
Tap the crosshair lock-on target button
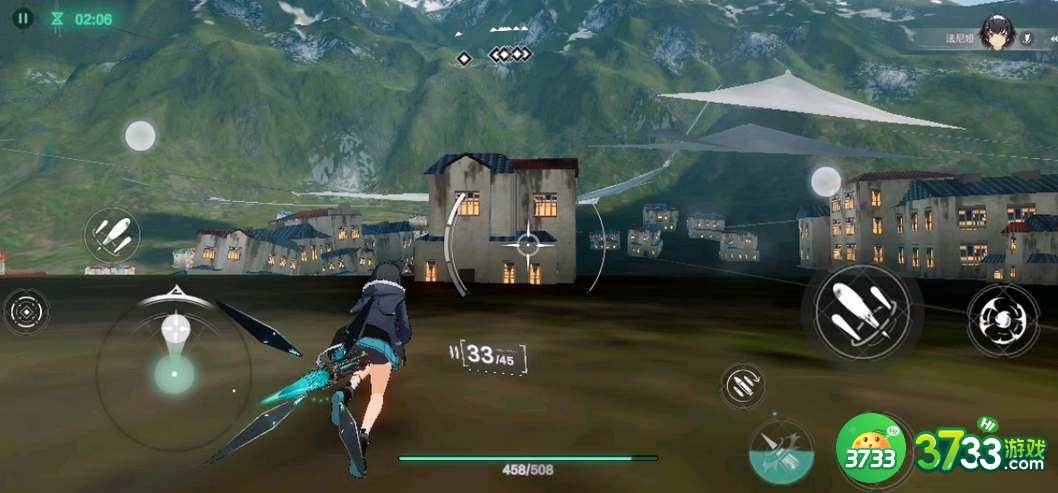click(x=26, y=312)
